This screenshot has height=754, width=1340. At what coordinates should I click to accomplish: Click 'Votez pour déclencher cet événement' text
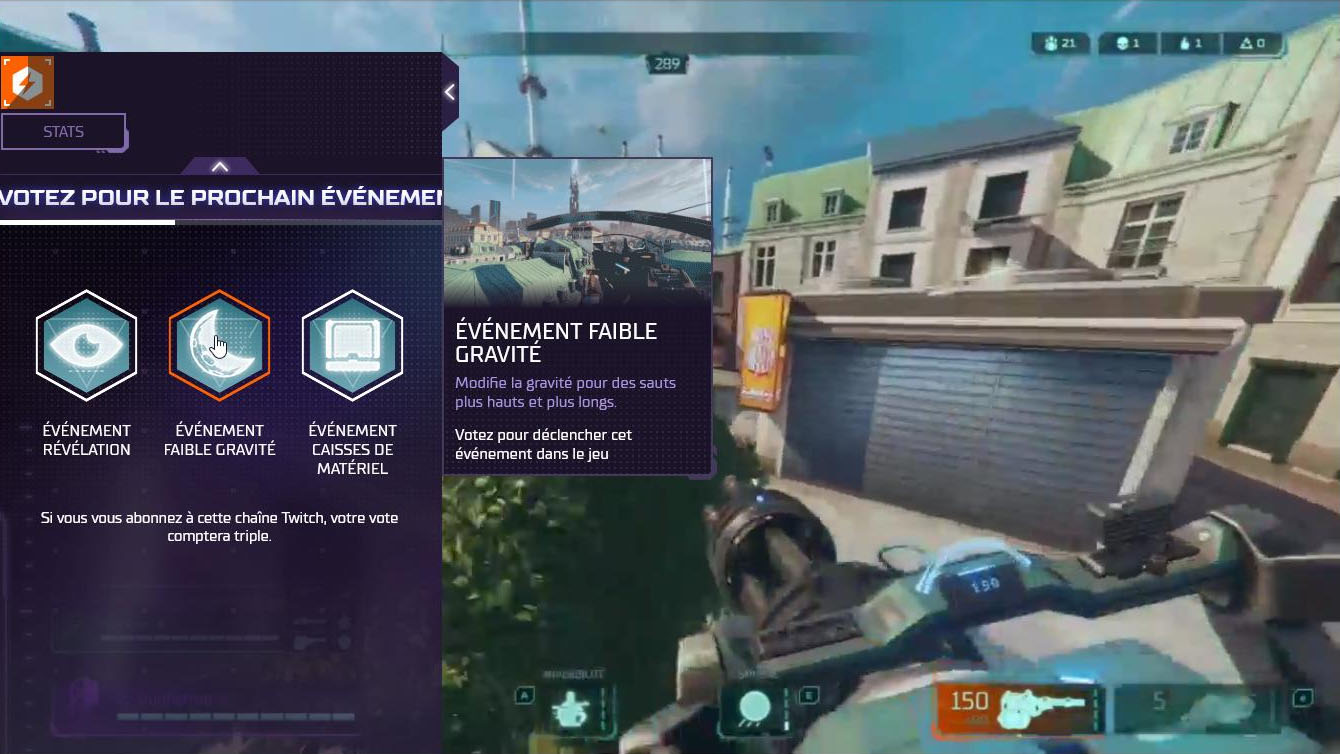click(x=558, y=444)
